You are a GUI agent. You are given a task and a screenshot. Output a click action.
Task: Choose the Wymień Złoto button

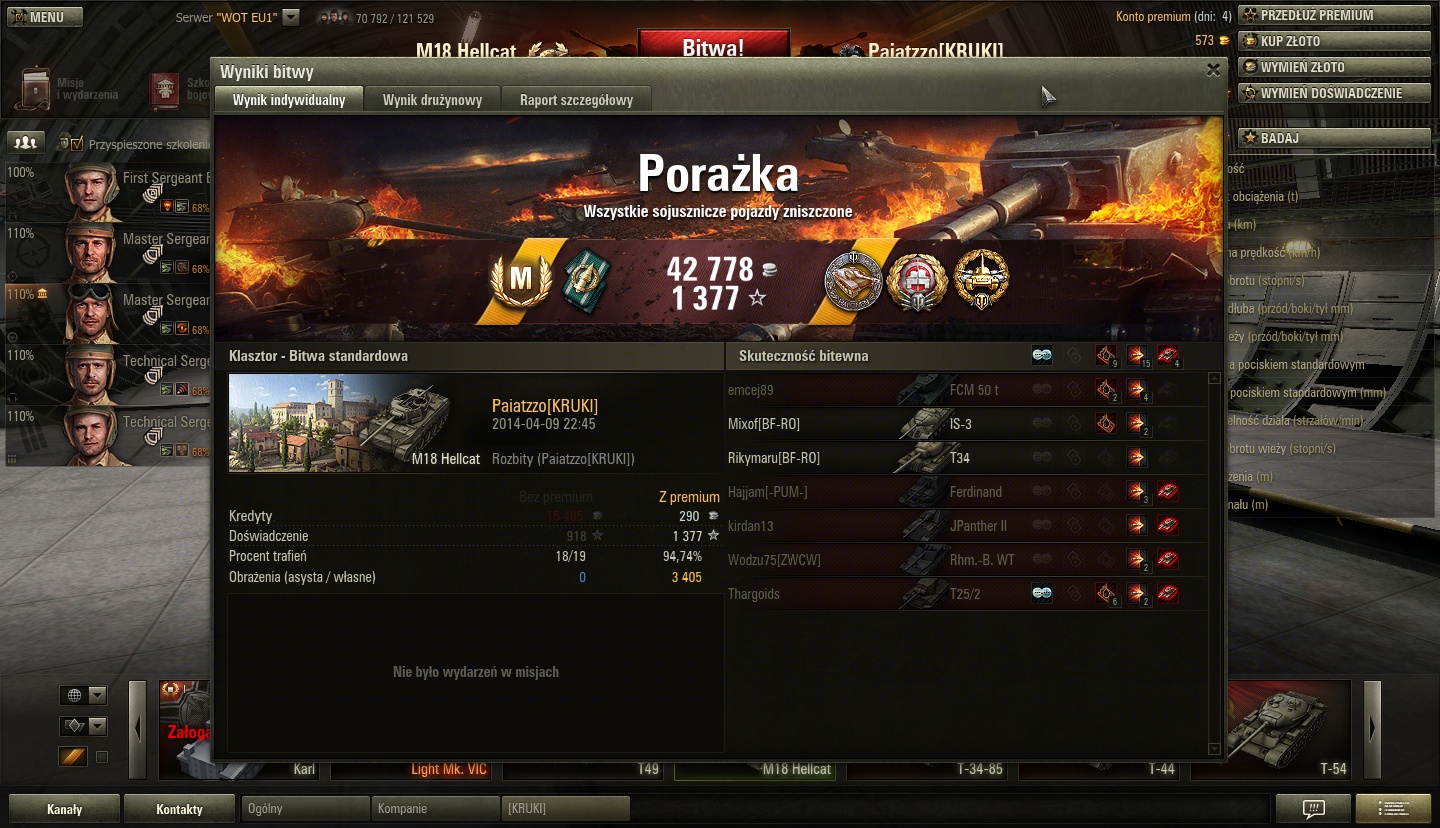click(1333, 67)
